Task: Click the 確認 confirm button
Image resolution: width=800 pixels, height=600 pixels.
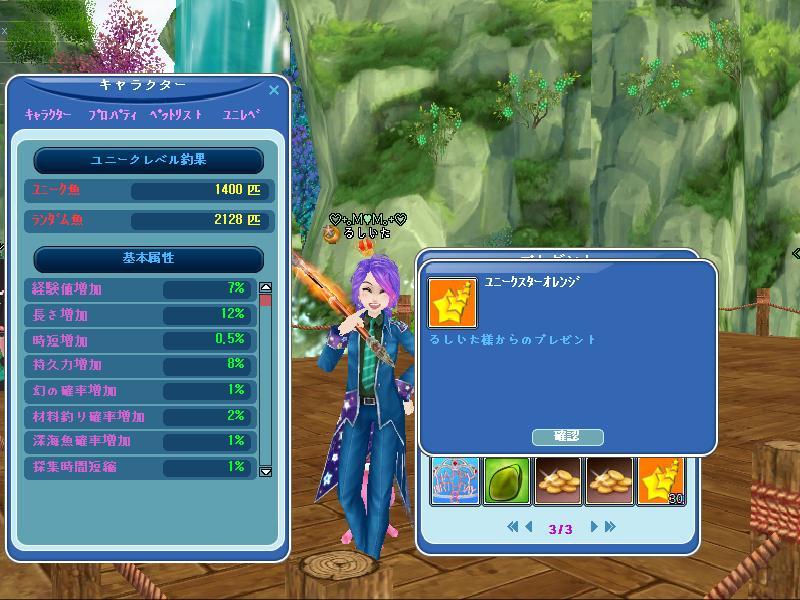Action: pyautogui.click(x=567, y=436)
